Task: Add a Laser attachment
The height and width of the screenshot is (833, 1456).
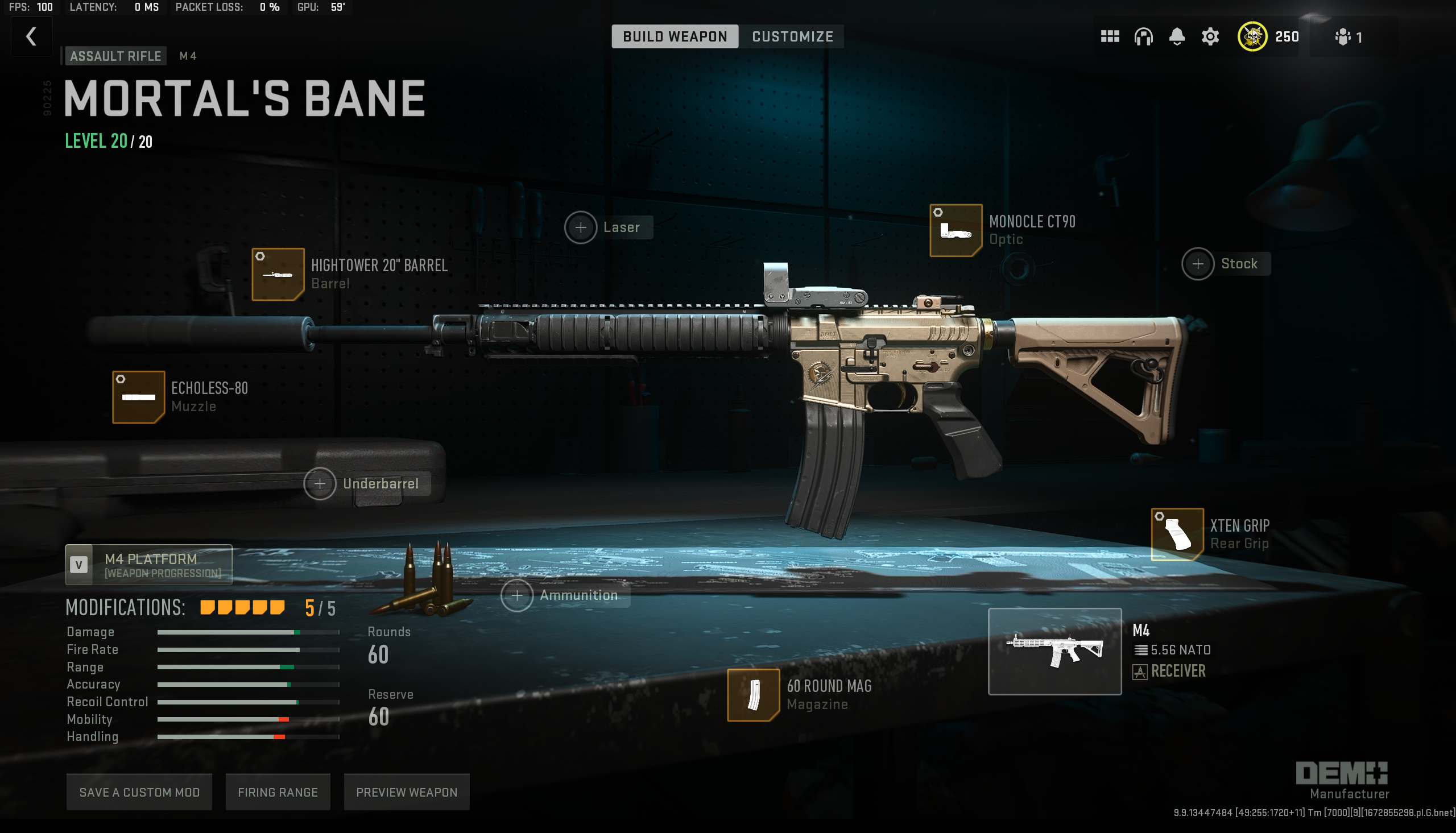Action: point(581,227)
